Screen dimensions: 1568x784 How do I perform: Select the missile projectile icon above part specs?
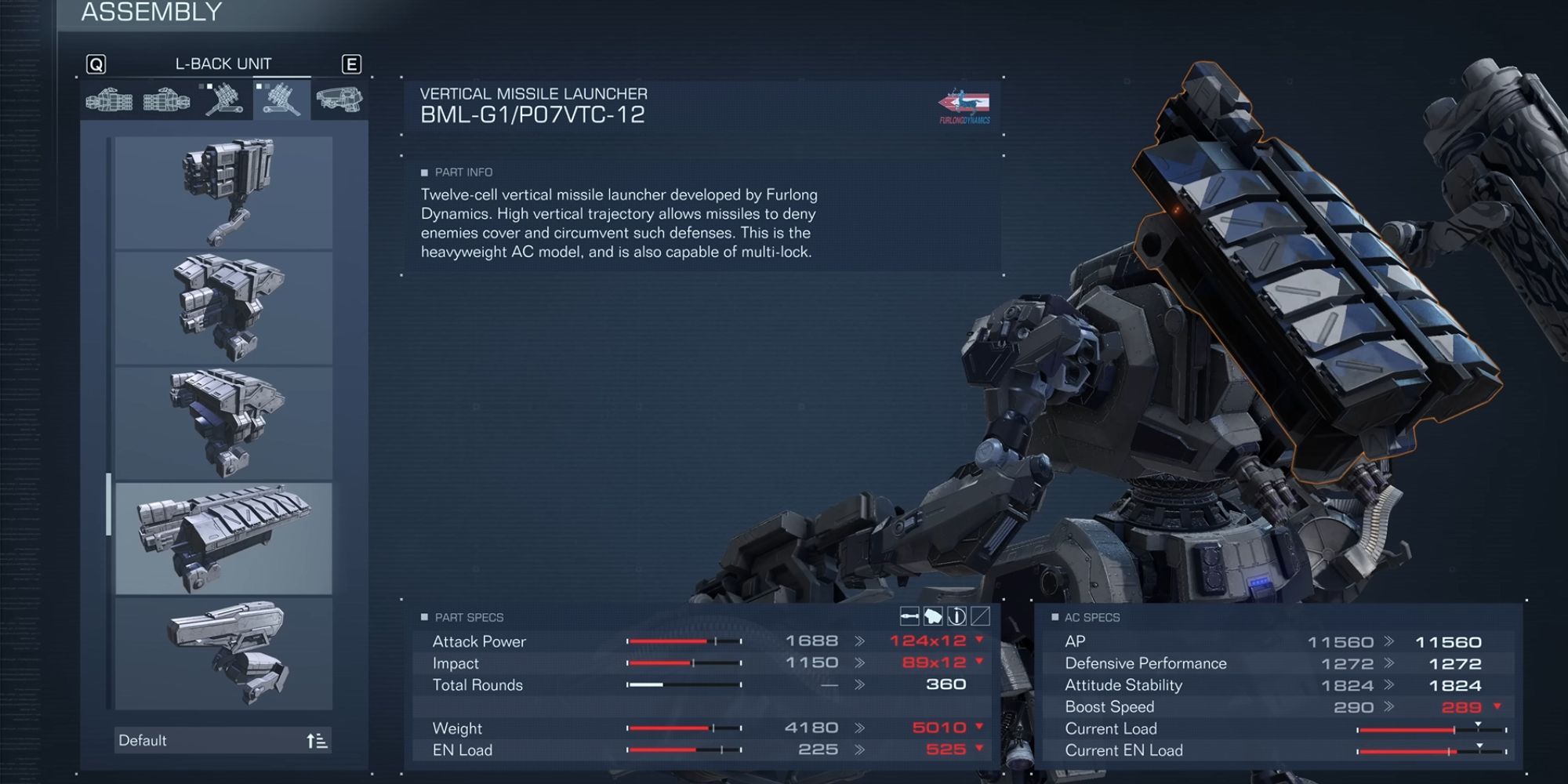(x=909, y=616)
